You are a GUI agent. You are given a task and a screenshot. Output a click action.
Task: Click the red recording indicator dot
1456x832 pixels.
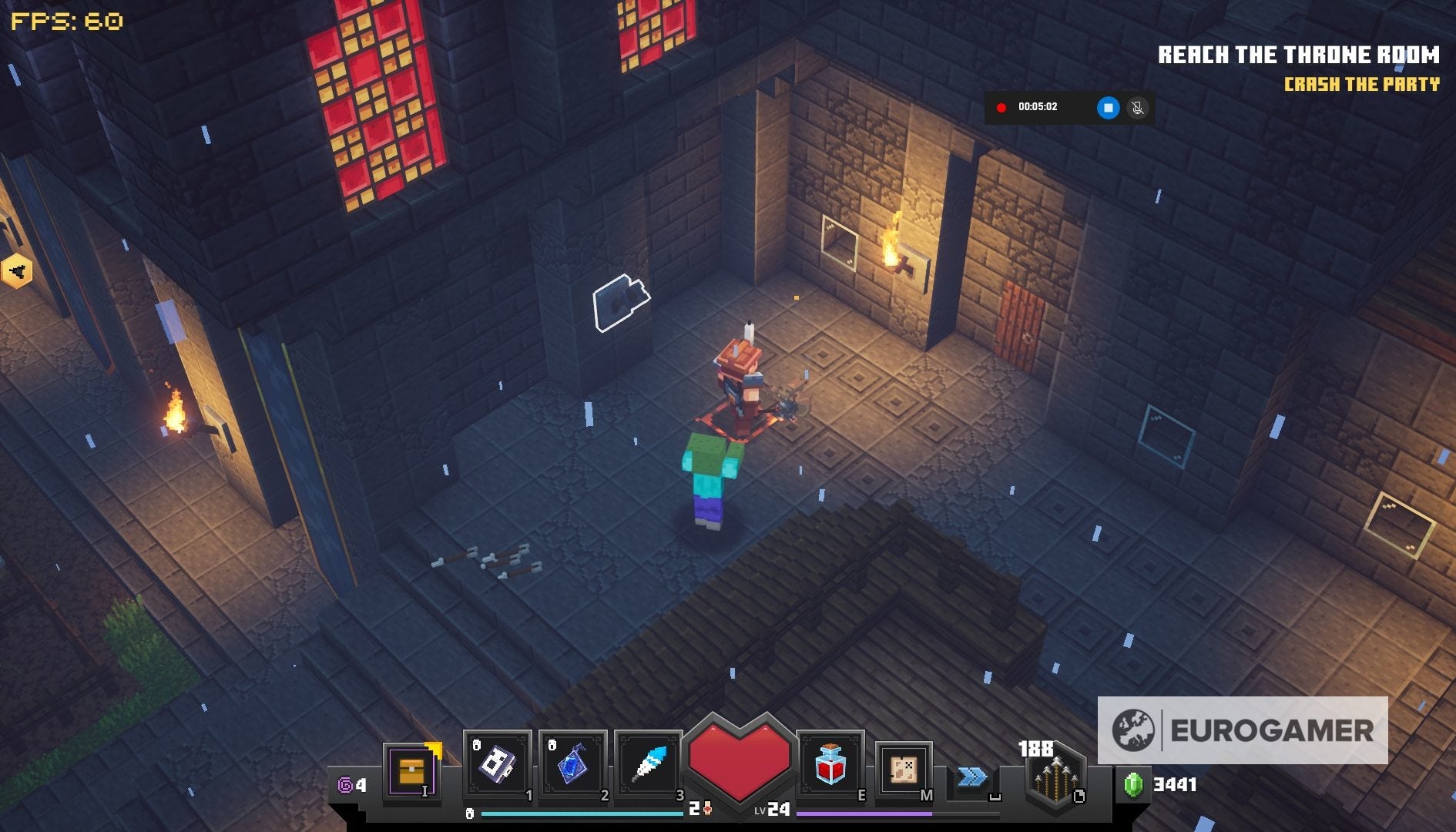(x=1001, y=108)
